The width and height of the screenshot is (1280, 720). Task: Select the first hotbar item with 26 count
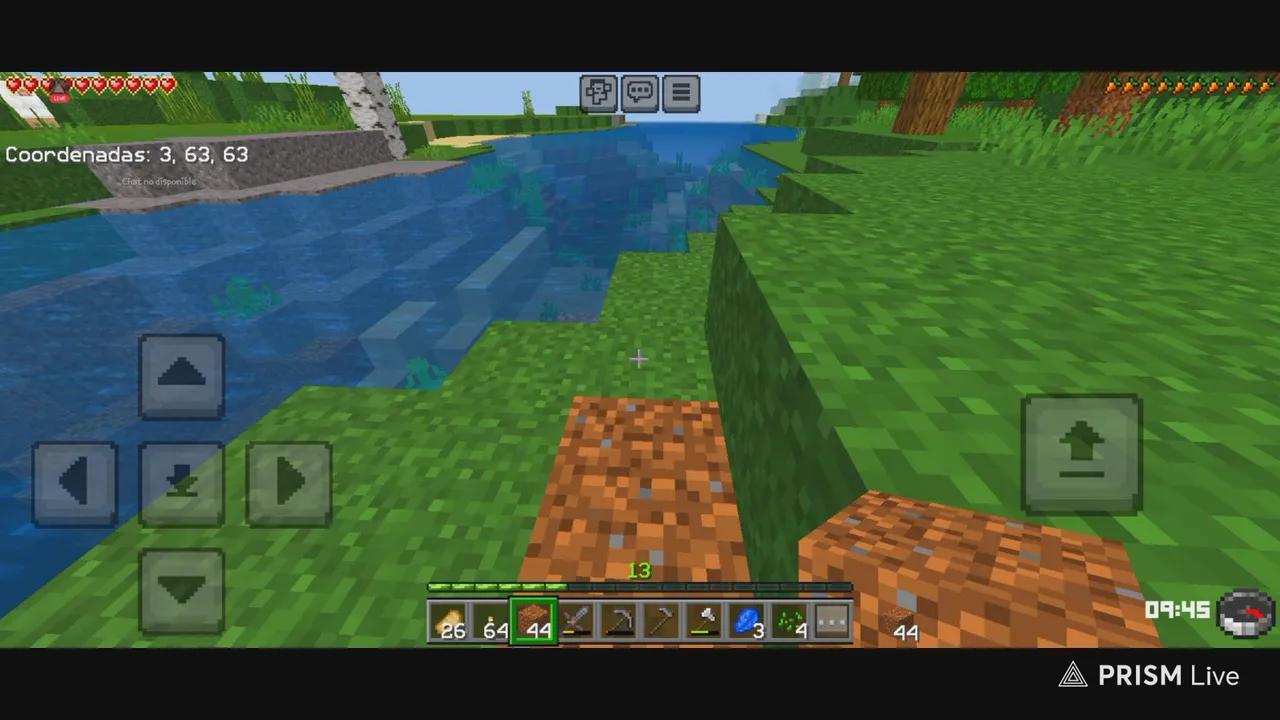click(452, 620)
